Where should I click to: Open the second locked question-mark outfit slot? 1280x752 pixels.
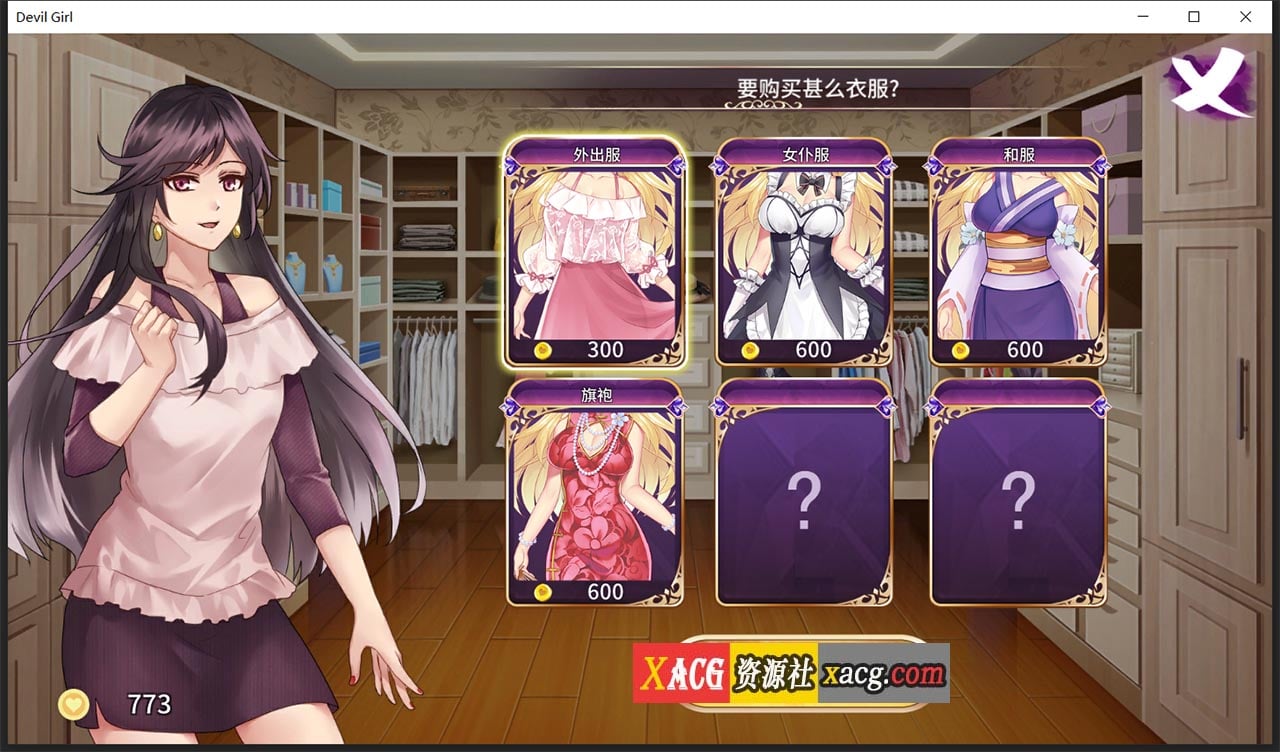(1018, 495)
